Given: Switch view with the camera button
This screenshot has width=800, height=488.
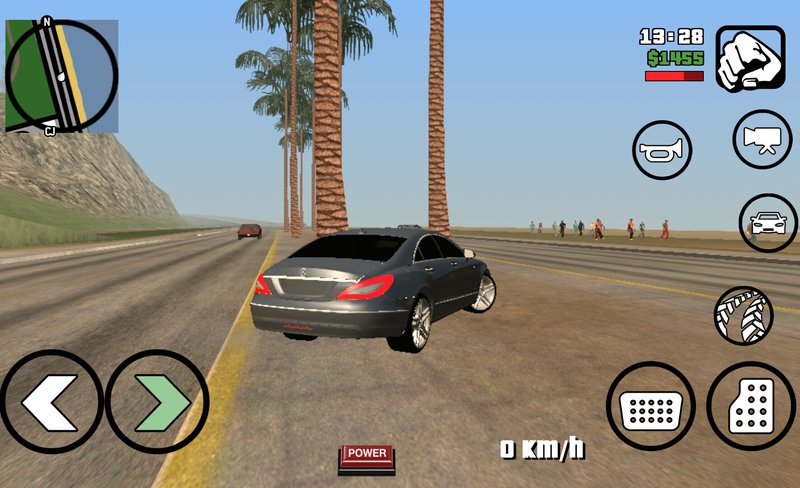Looking at the screenshot, I should tap(763, 140).
